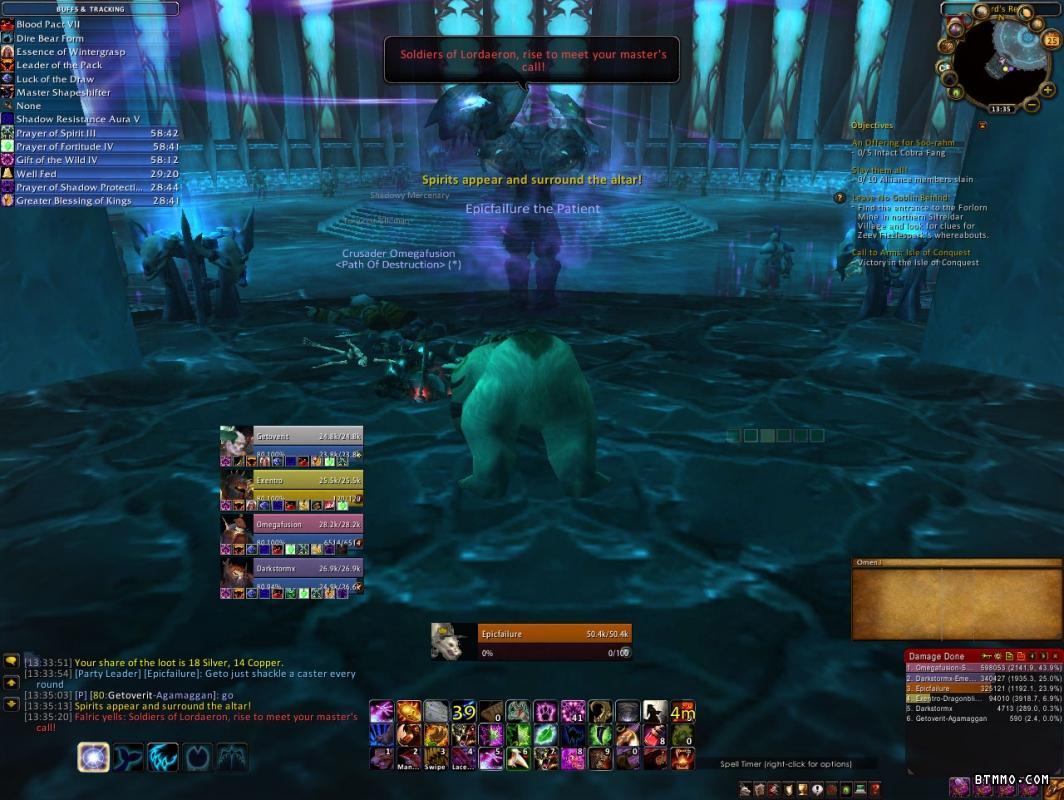Image resolution: width=1064 pixels, height=800 pixels.
Task: Open the calendar showing day 25
Action: coord(1050,41)
